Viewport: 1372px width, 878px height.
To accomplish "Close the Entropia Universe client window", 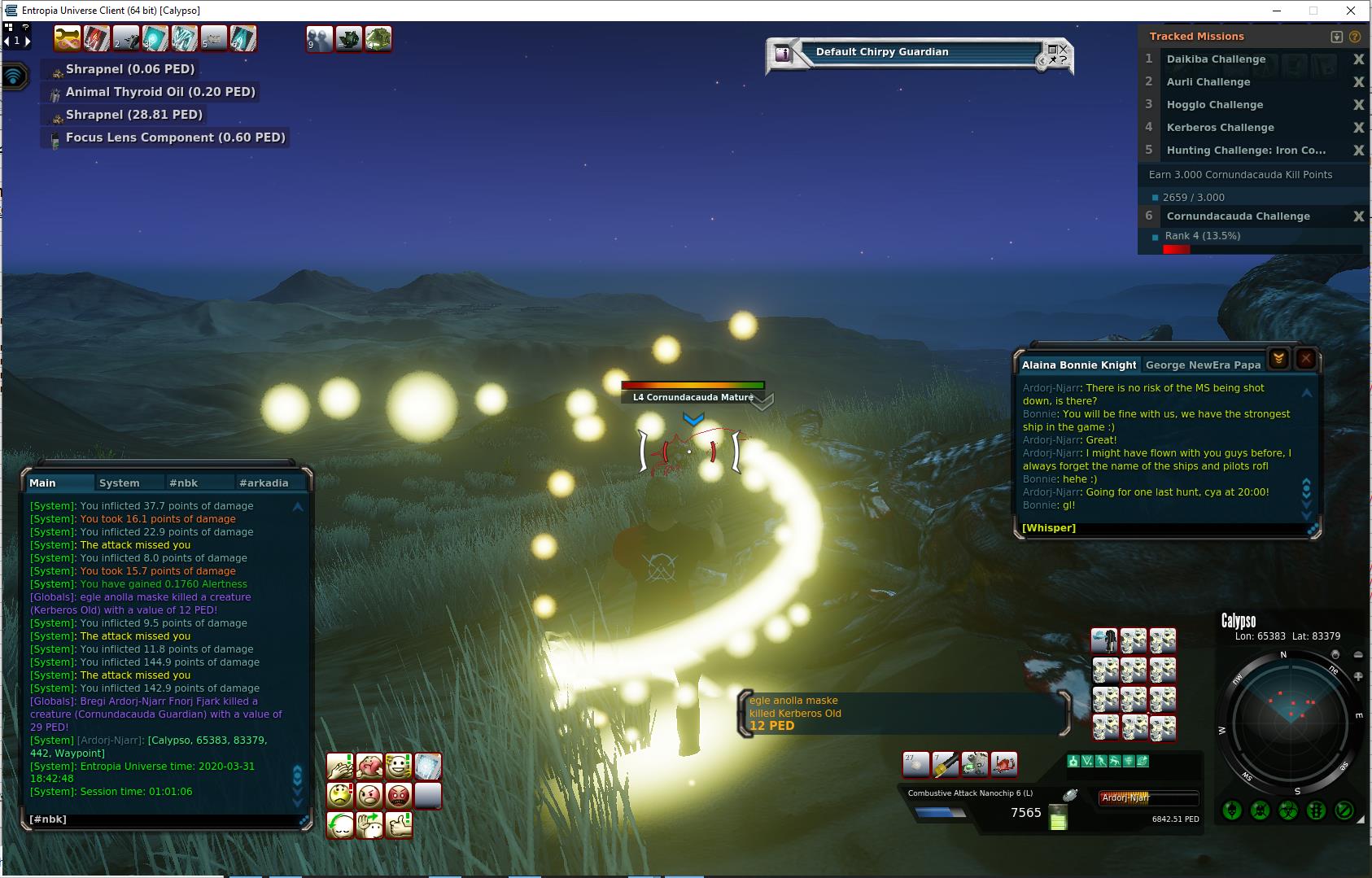I will (x=1352, y=11).
